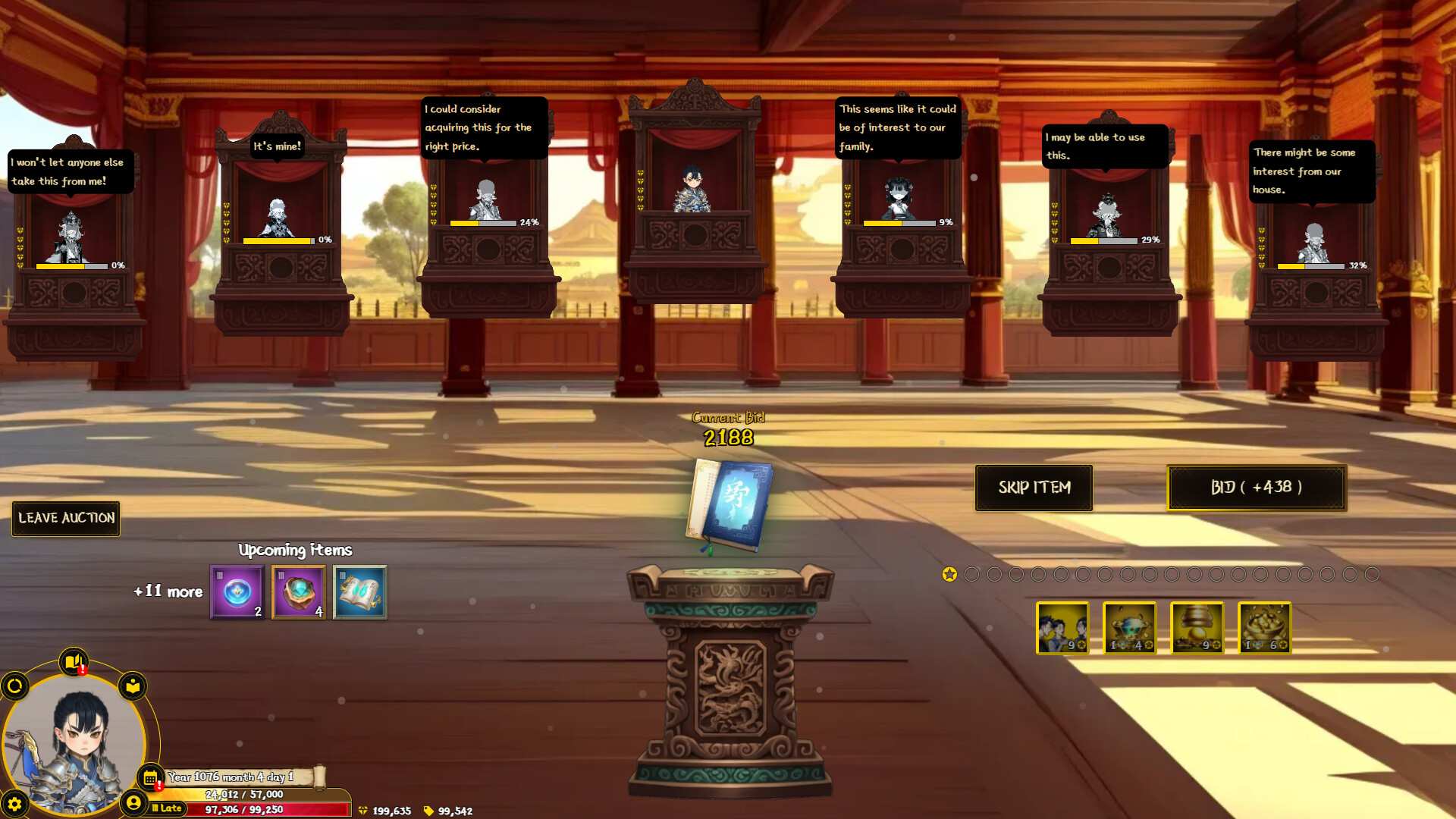
Task: Open the settings gear below the avatar
Action: [14, 804]
